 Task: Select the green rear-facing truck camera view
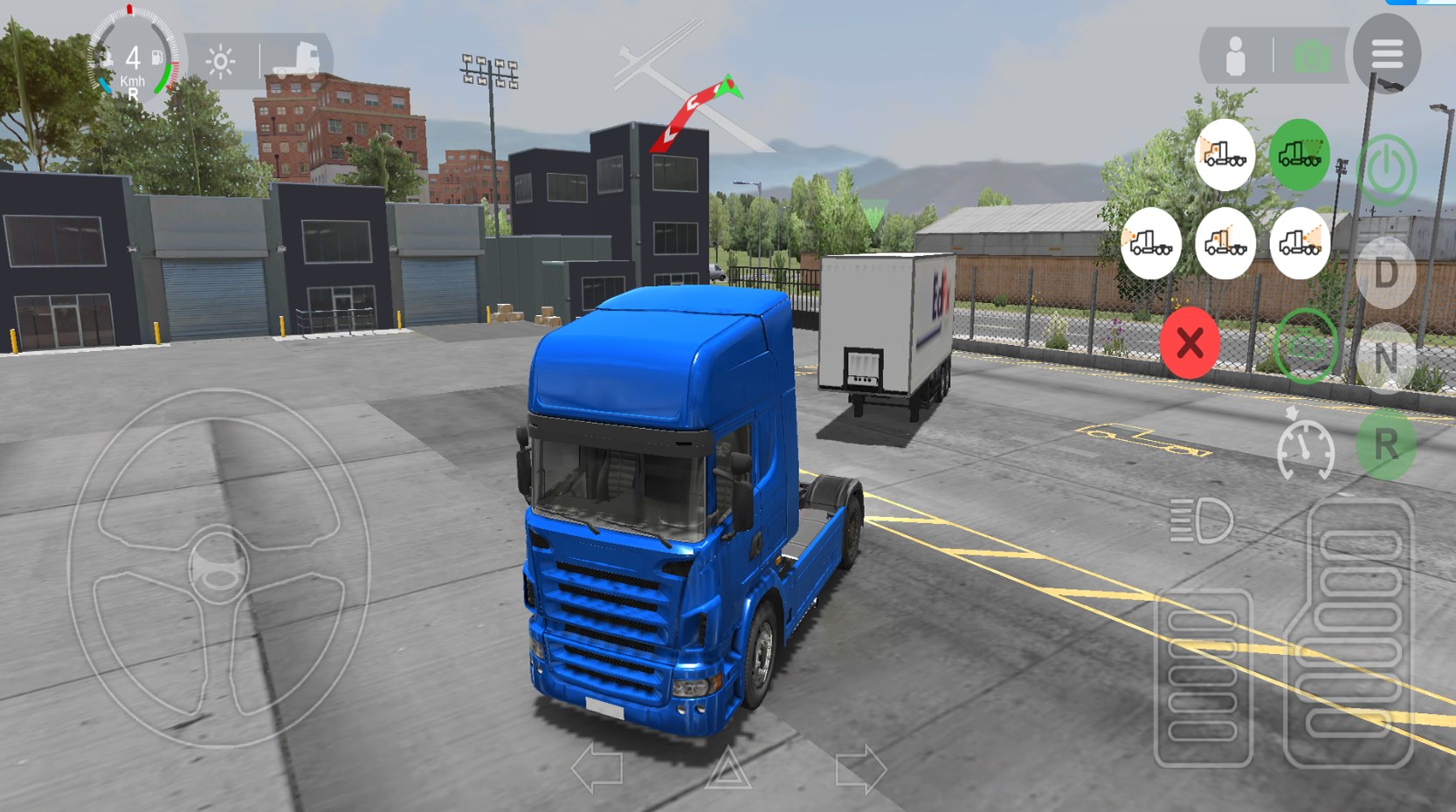click(1299, 155)
